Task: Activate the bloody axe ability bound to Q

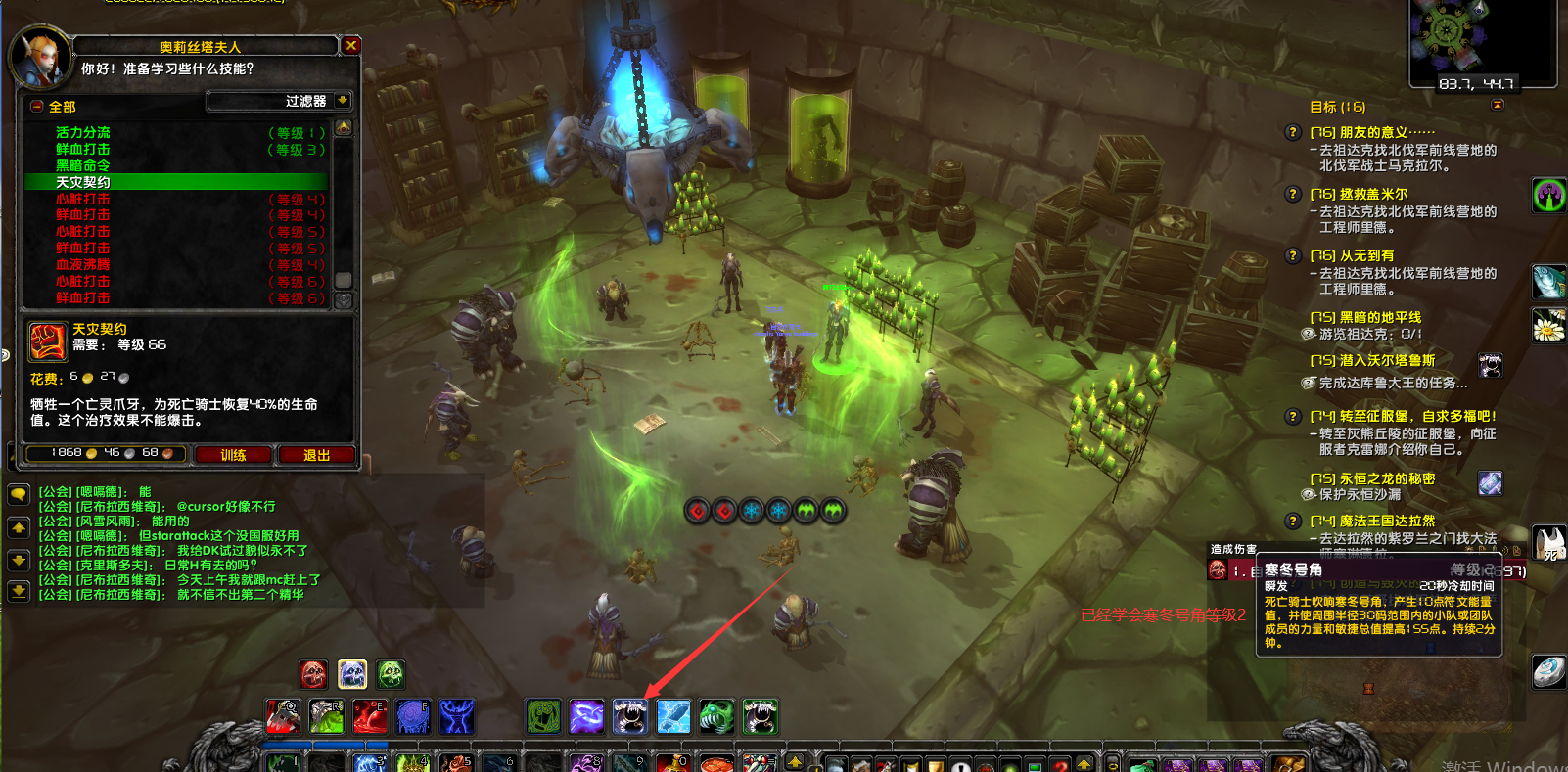Action: 283,716
